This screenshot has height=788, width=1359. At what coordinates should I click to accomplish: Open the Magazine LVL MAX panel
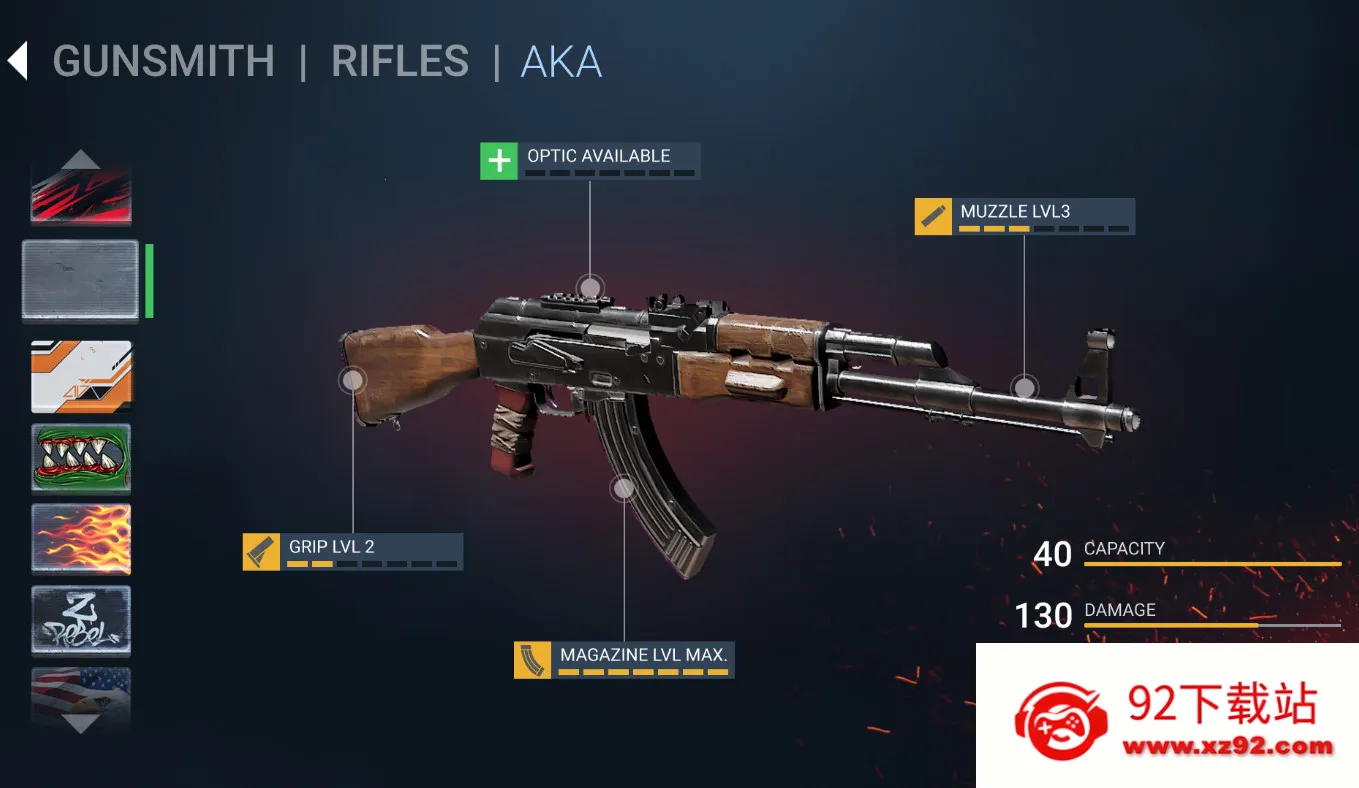(x=624, y=660)
